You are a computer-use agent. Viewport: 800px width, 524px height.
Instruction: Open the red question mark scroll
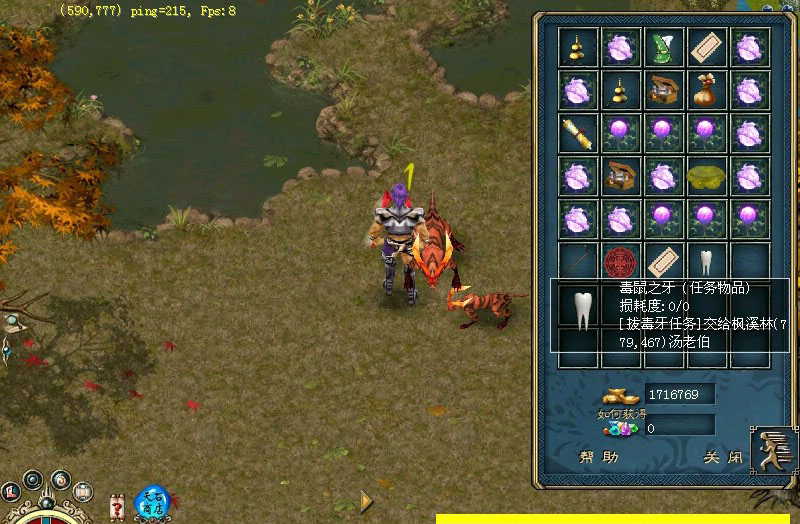(117, 501)
